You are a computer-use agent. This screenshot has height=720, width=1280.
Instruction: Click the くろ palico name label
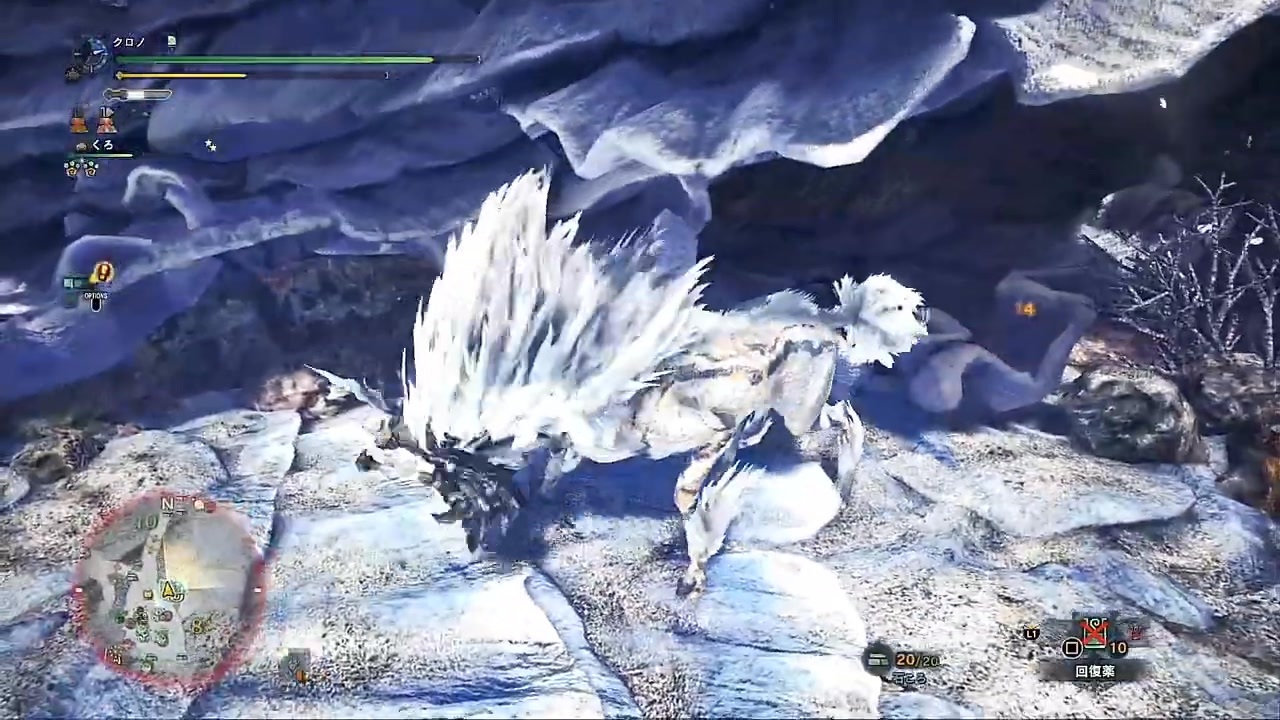(x=102, y=144)
